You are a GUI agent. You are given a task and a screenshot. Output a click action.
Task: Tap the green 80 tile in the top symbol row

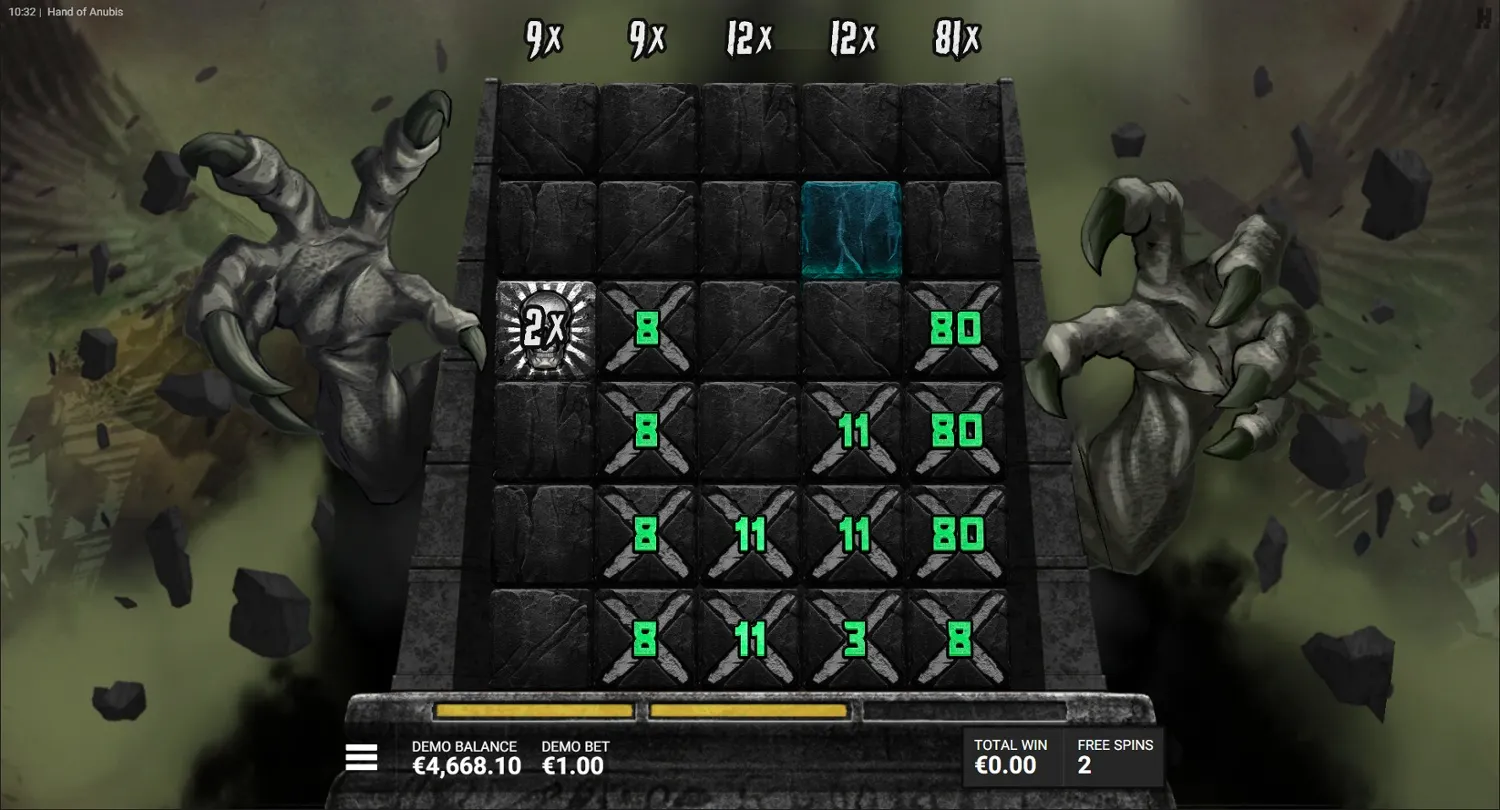pos(957,330)
